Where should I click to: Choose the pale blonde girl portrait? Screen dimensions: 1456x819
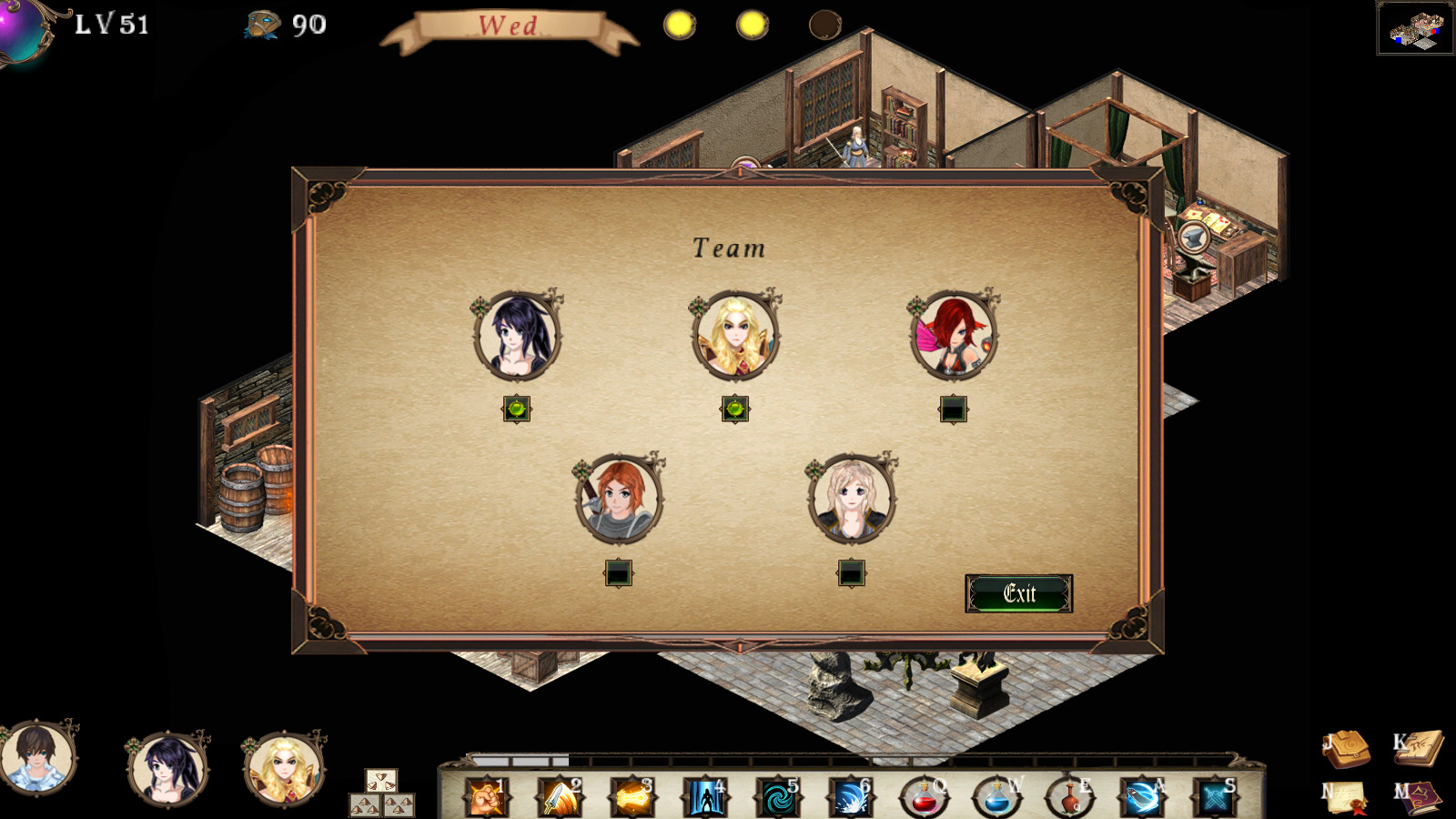point(852,500)
